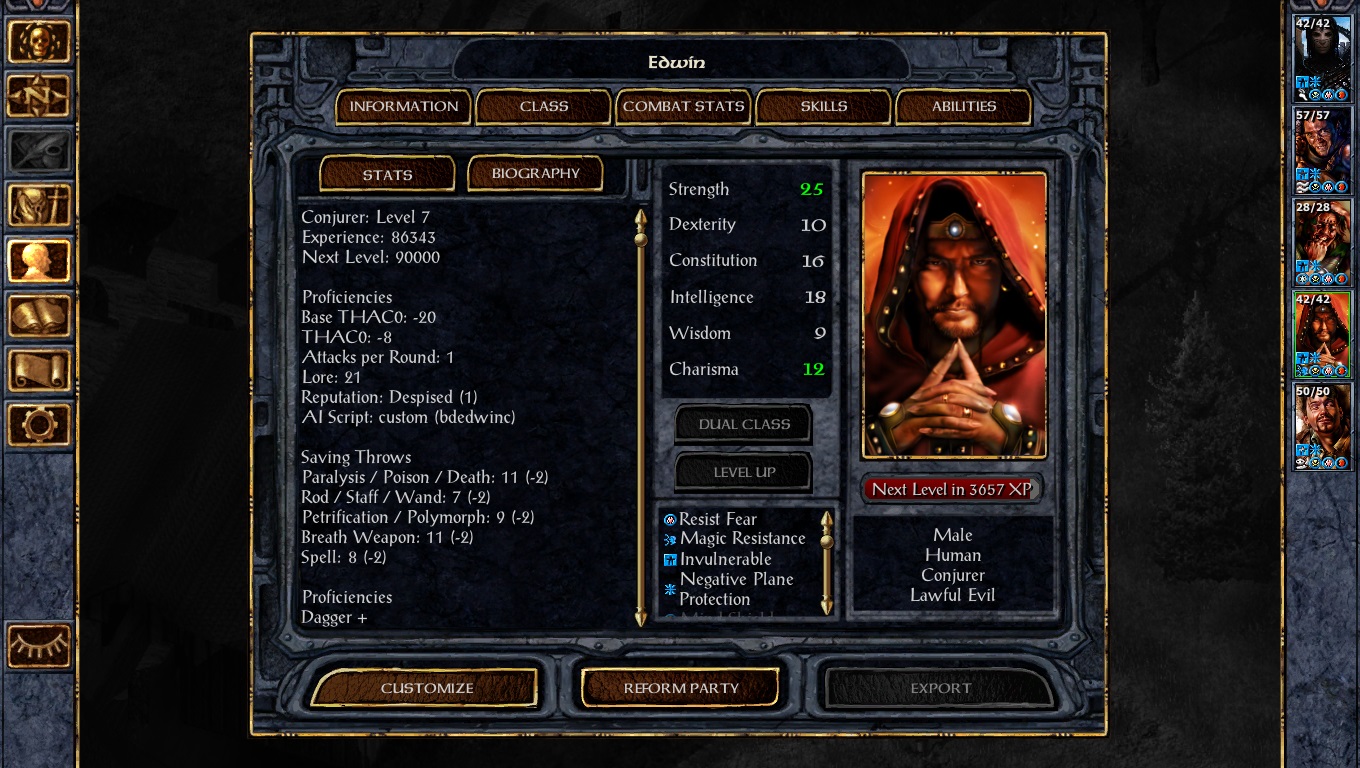Select the character record bust icon
This screenshot has width=1360, height=768.
[x=40, y=262]
